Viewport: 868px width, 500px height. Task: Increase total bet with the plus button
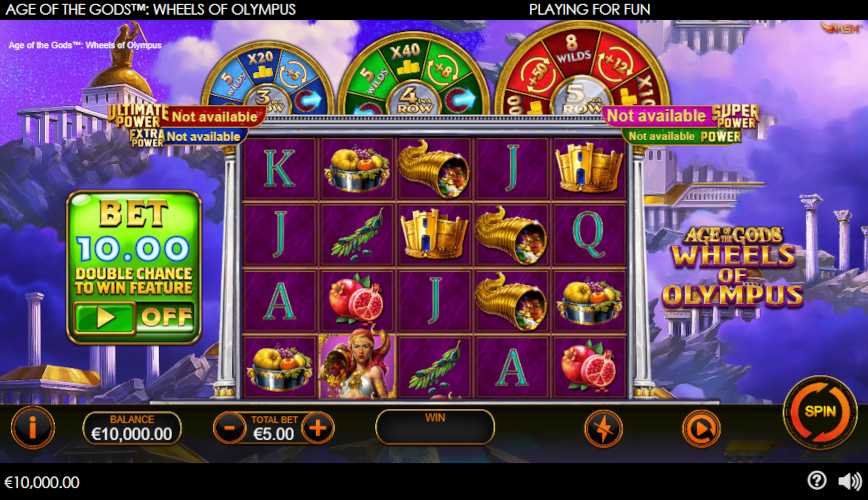click(x=317, y=428)
